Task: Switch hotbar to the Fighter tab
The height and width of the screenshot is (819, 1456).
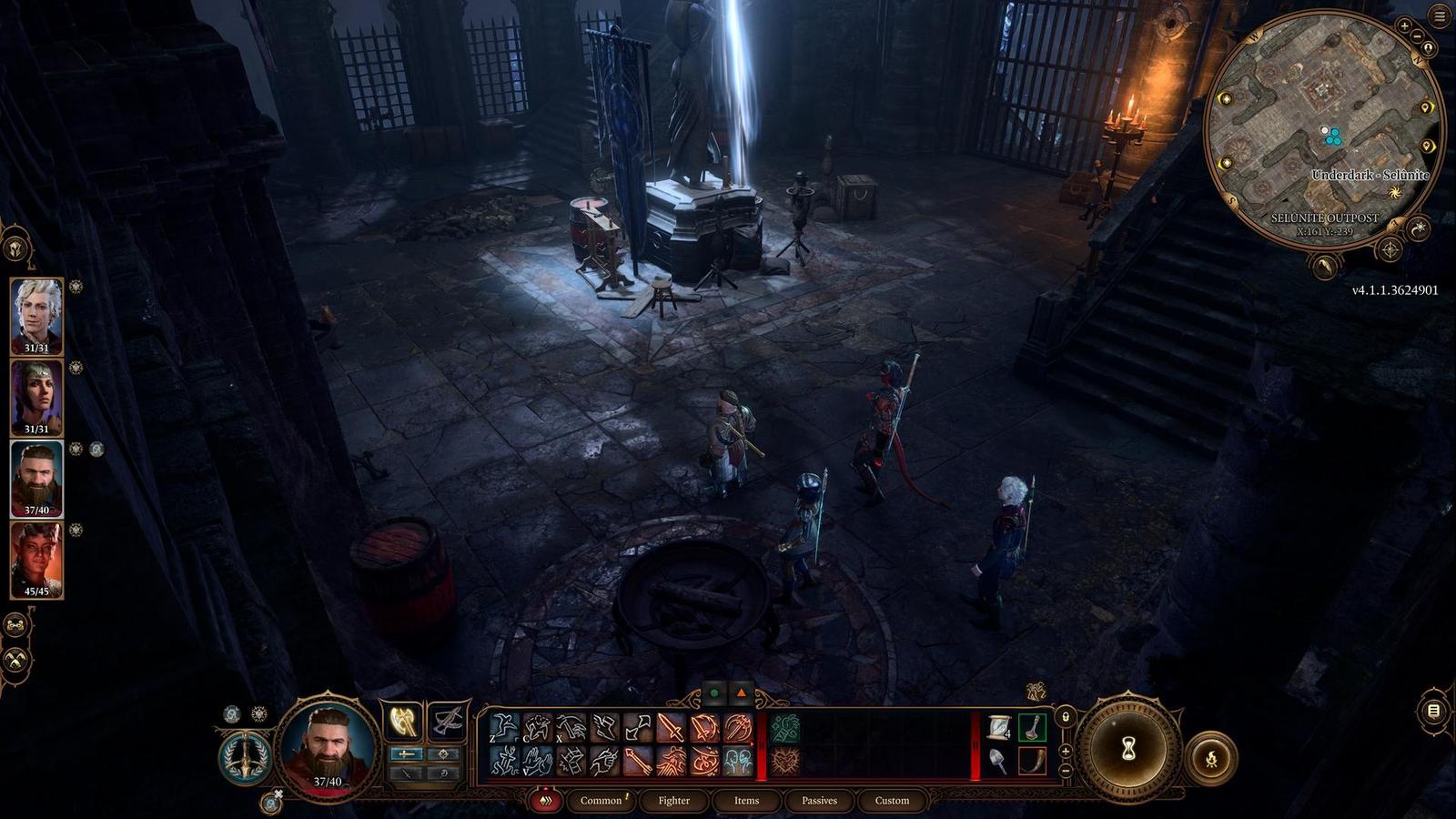Action: coord(673,801)
